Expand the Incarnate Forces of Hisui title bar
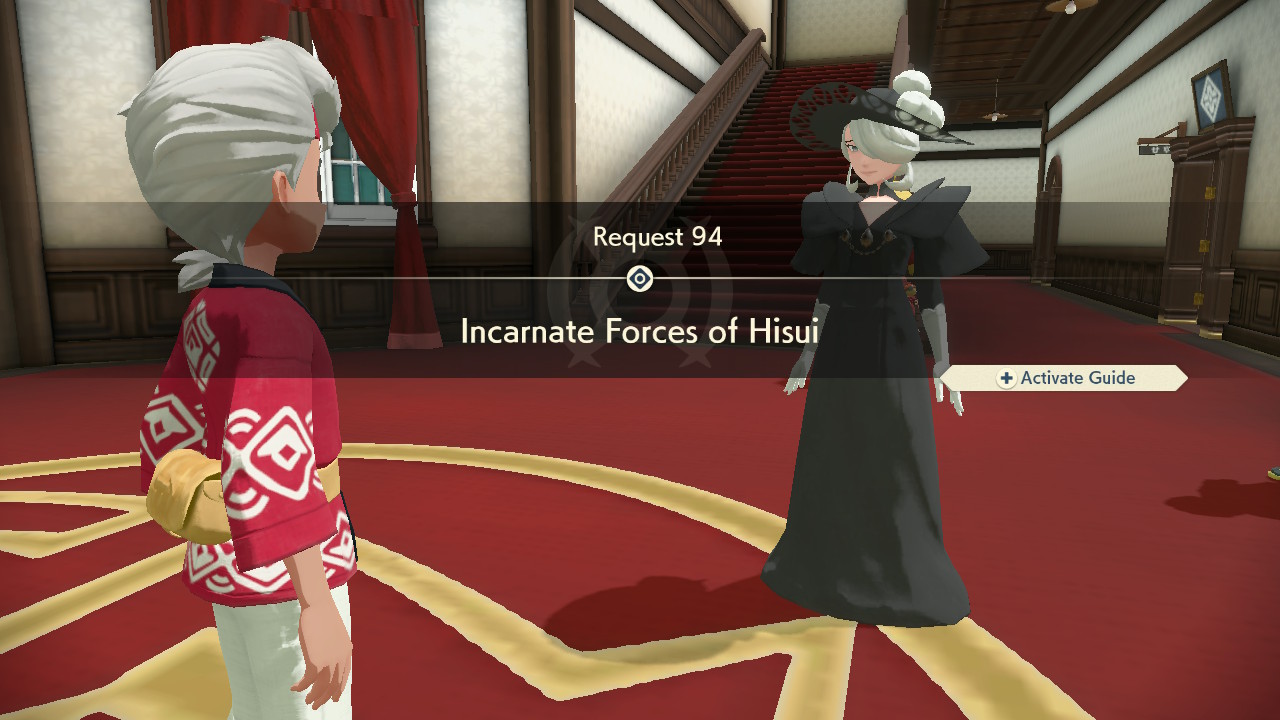1280x720 pixels. pos(640,330)
